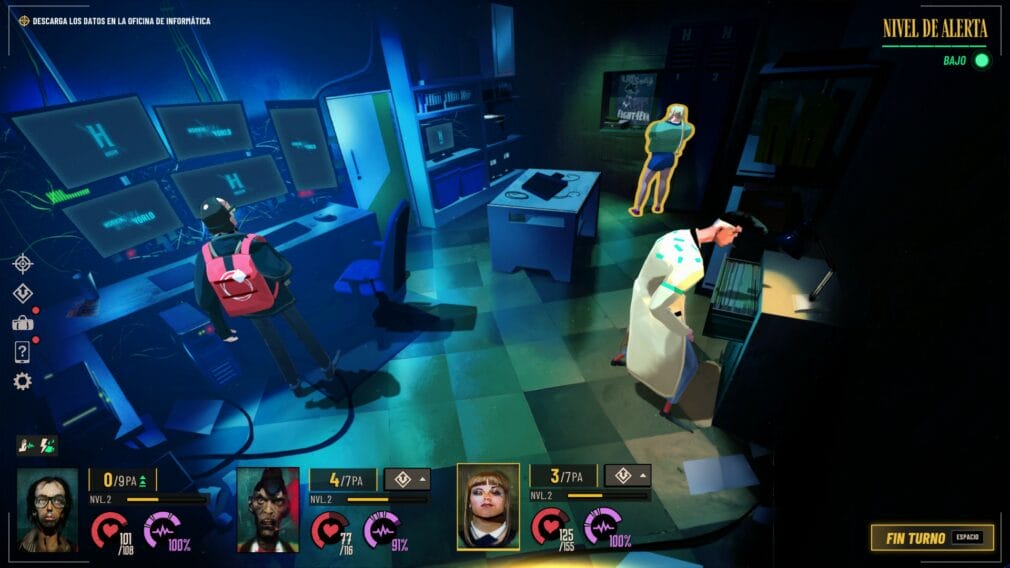Screen dimensions: 1010x568
Task: Select the mohawk punk character portrait
Action: 267,510
